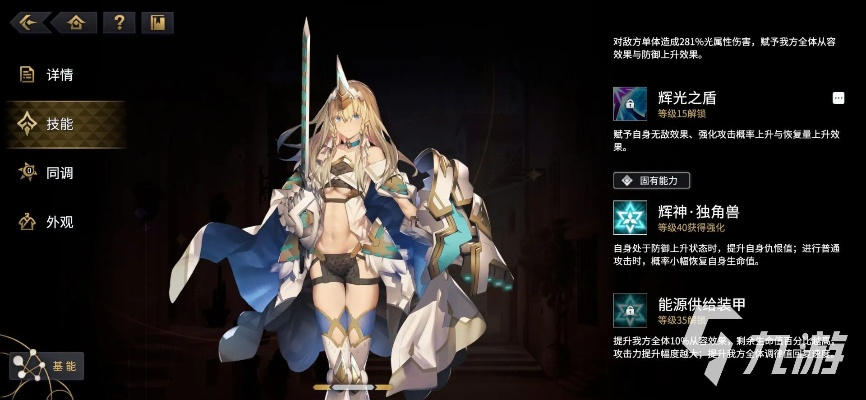Select the 辉光之盾 skill icon
The width and height of the screenshot is (866, 400).
(630, 104)
